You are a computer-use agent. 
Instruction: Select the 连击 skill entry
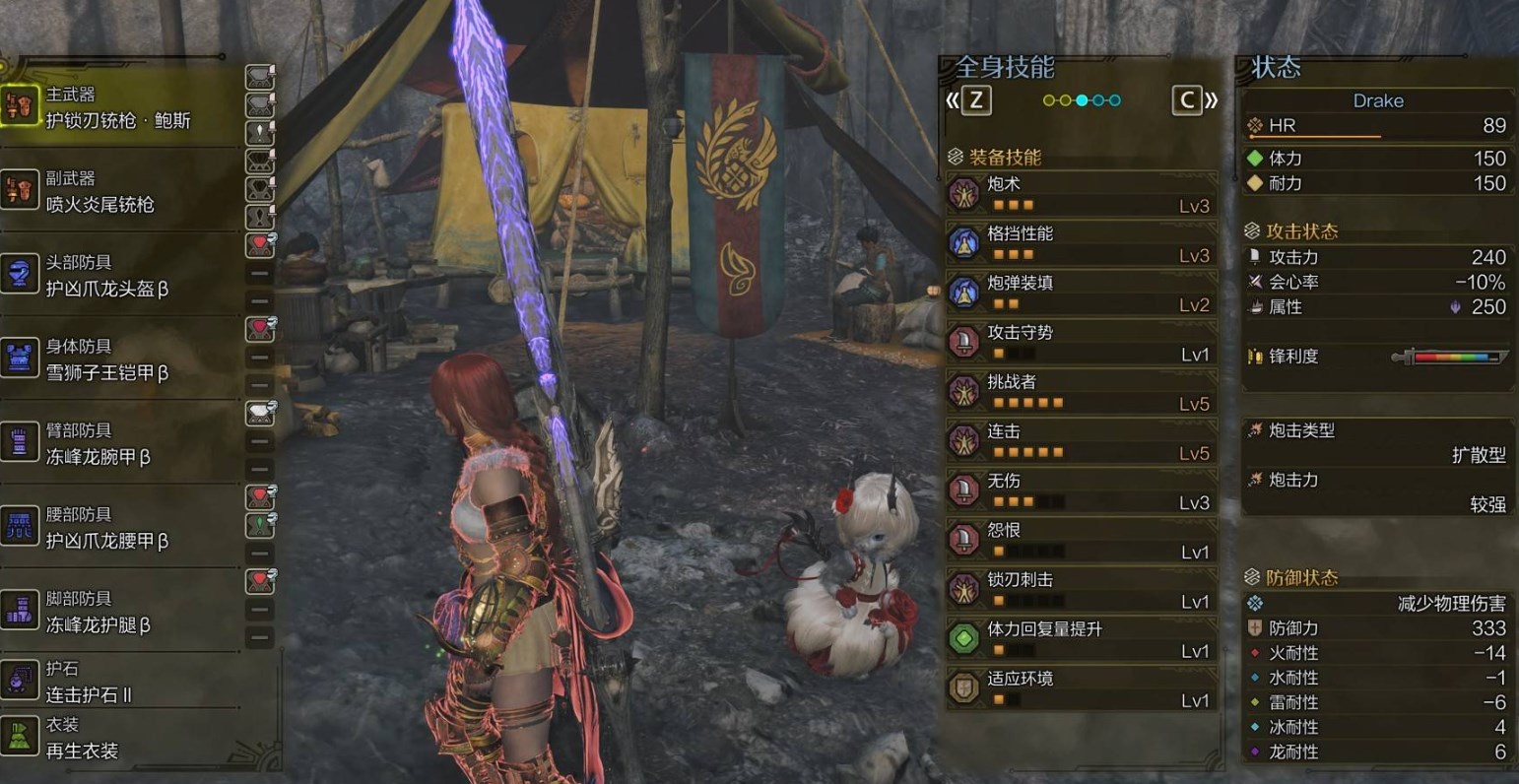point(1081,441)
